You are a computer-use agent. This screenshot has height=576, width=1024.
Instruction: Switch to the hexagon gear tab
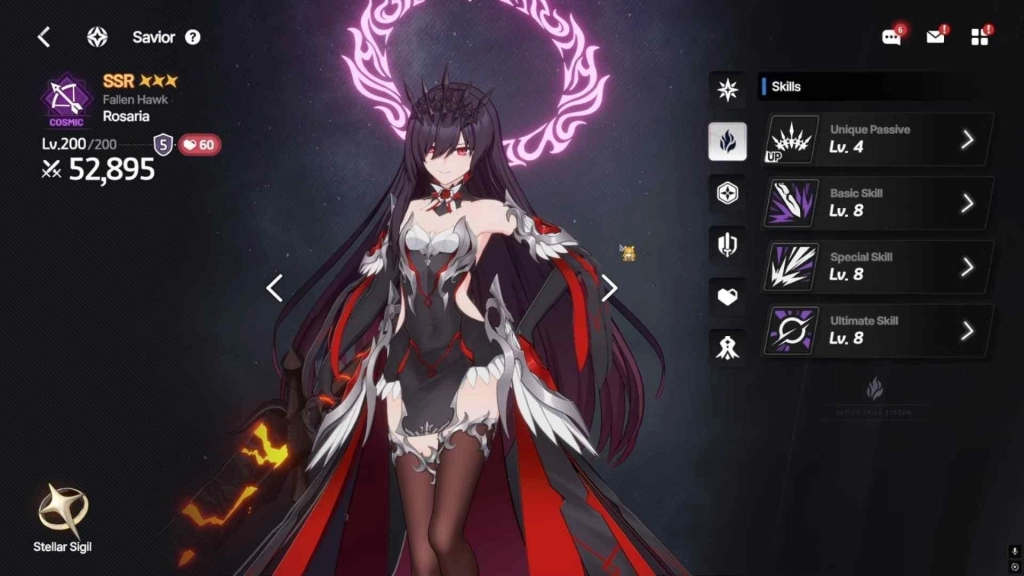coord(728,193)
